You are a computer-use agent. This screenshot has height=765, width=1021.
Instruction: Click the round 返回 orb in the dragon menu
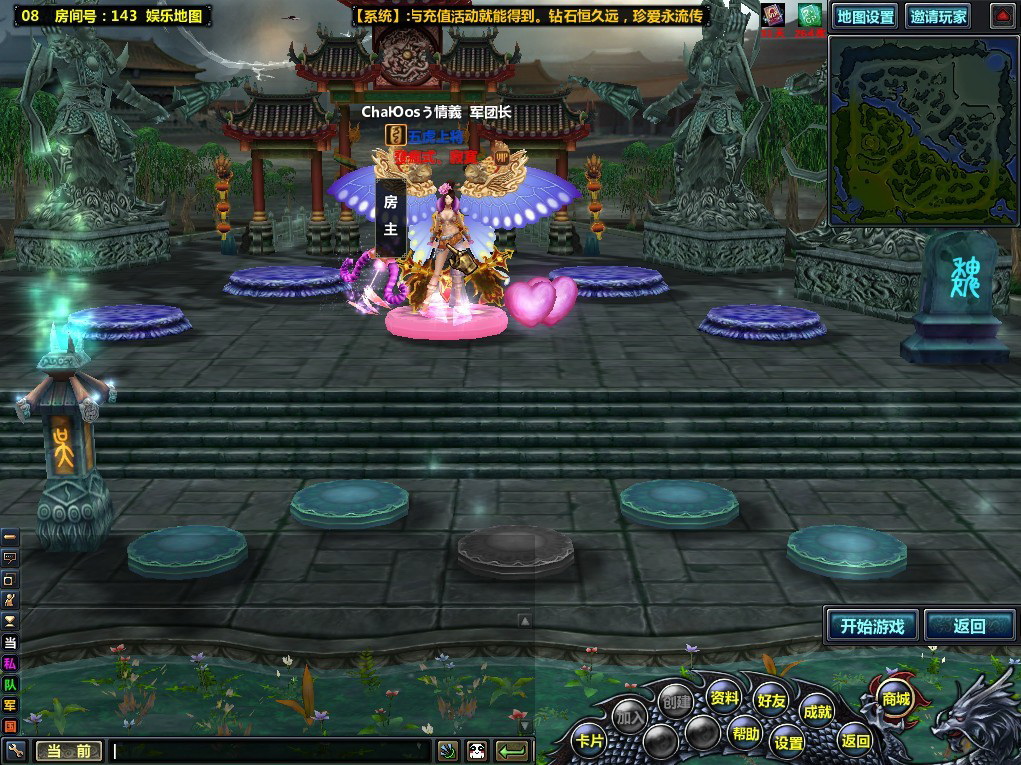point(855,741)
